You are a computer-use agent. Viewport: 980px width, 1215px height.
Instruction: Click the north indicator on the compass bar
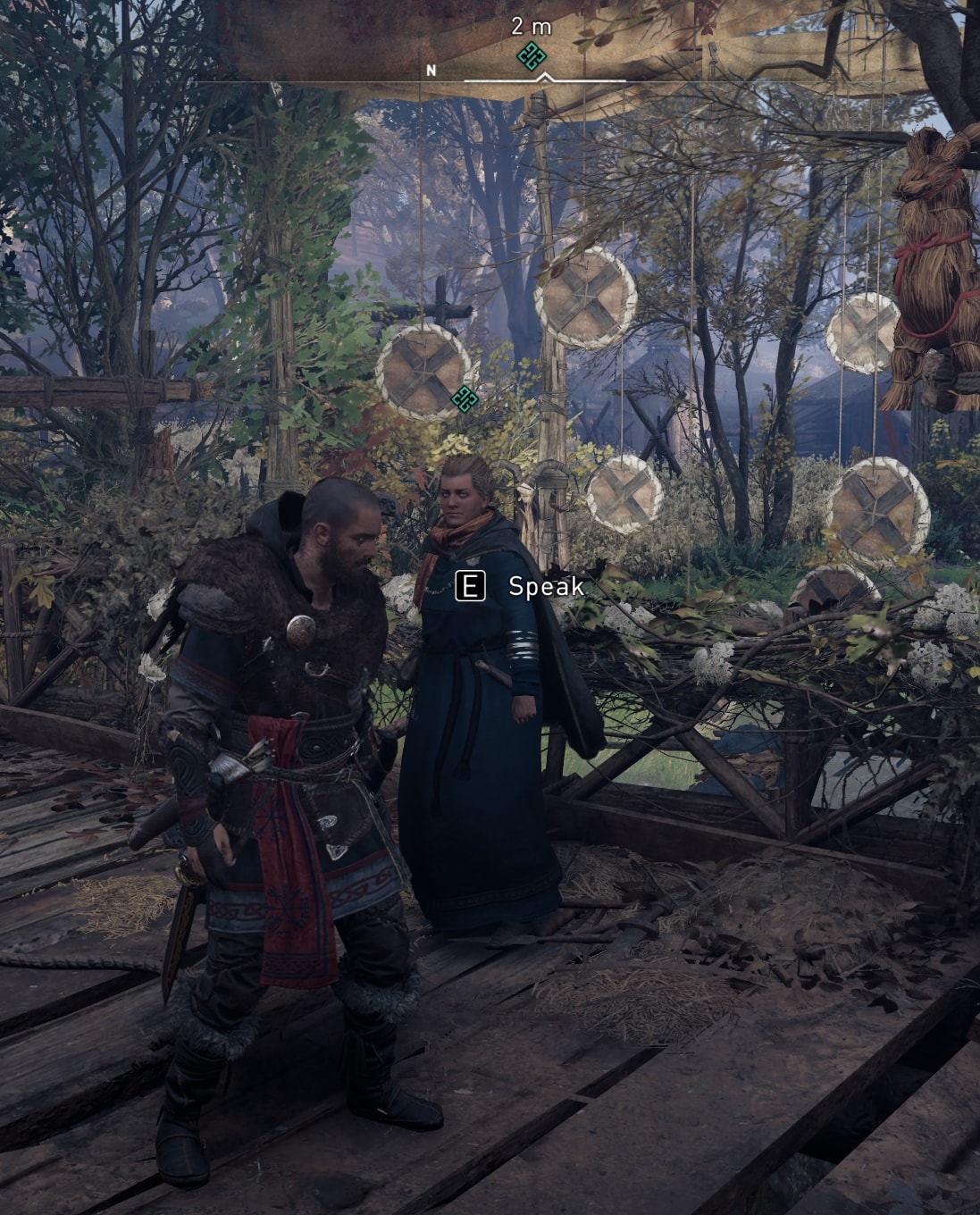(x=431, y=71)
